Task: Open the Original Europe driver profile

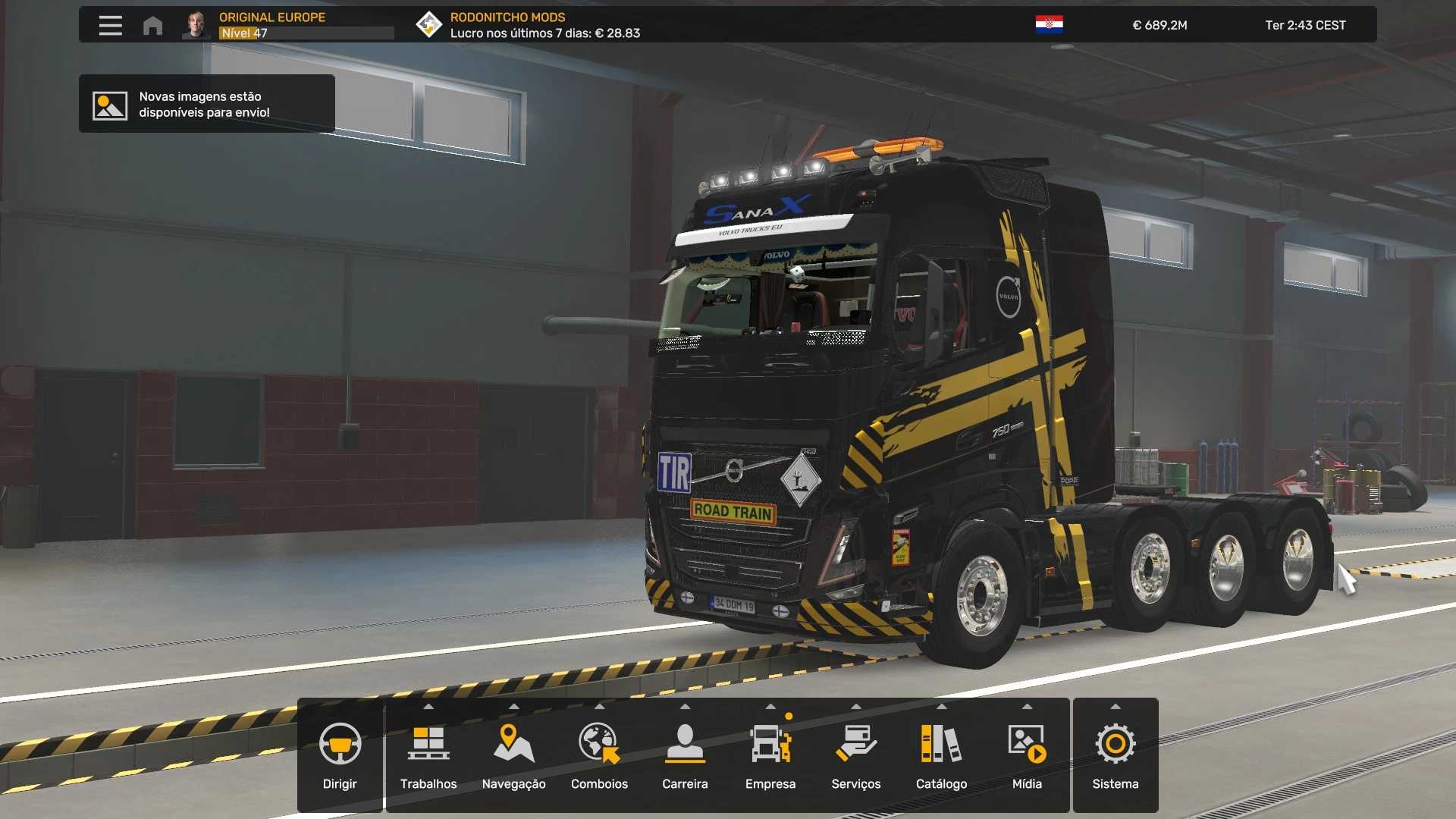Action: [x=271, y=25]
